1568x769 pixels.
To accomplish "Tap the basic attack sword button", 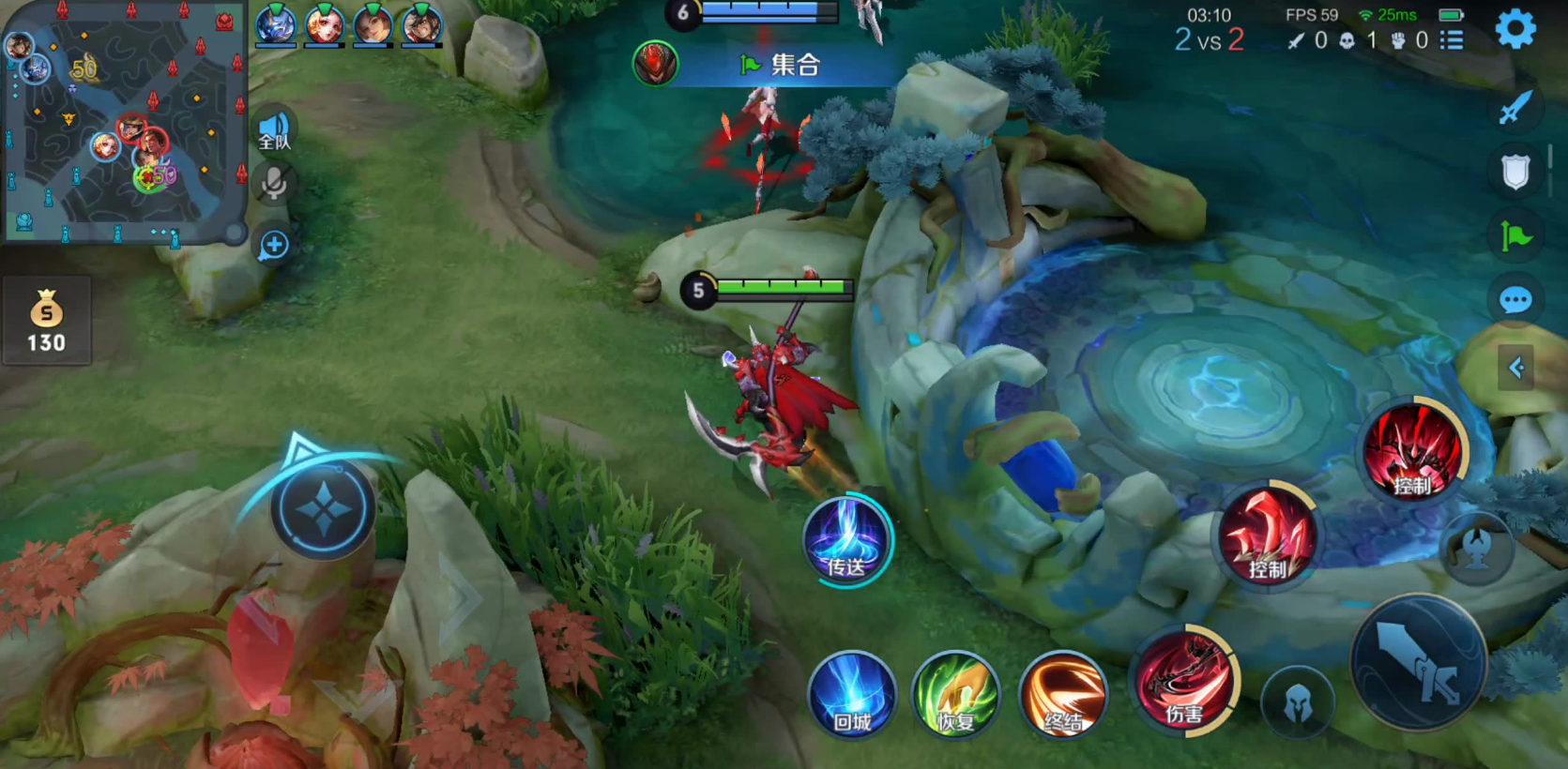I will click(x=1418, y=663).
